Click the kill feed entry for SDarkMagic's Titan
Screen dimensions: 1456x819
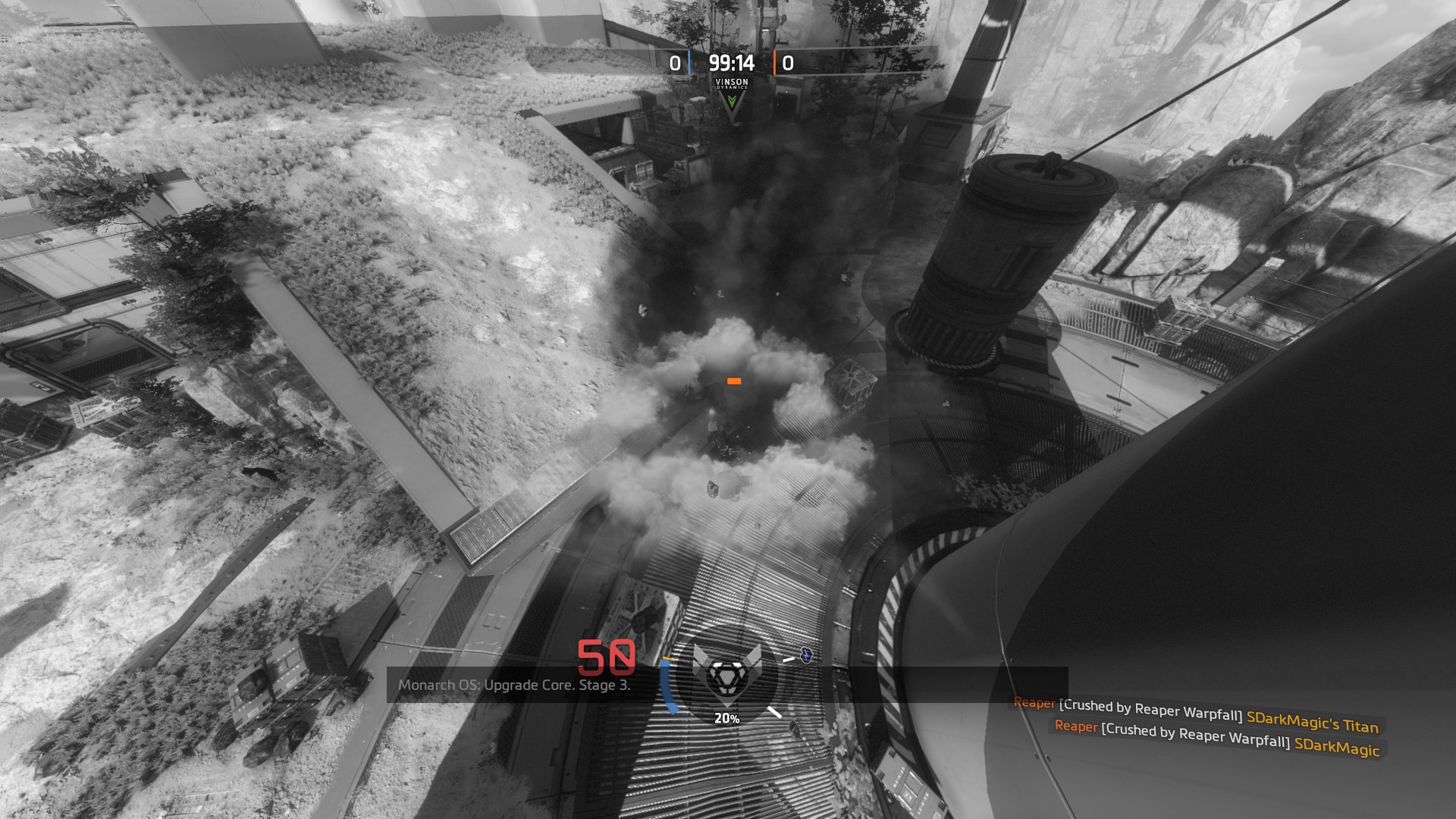1196,714
